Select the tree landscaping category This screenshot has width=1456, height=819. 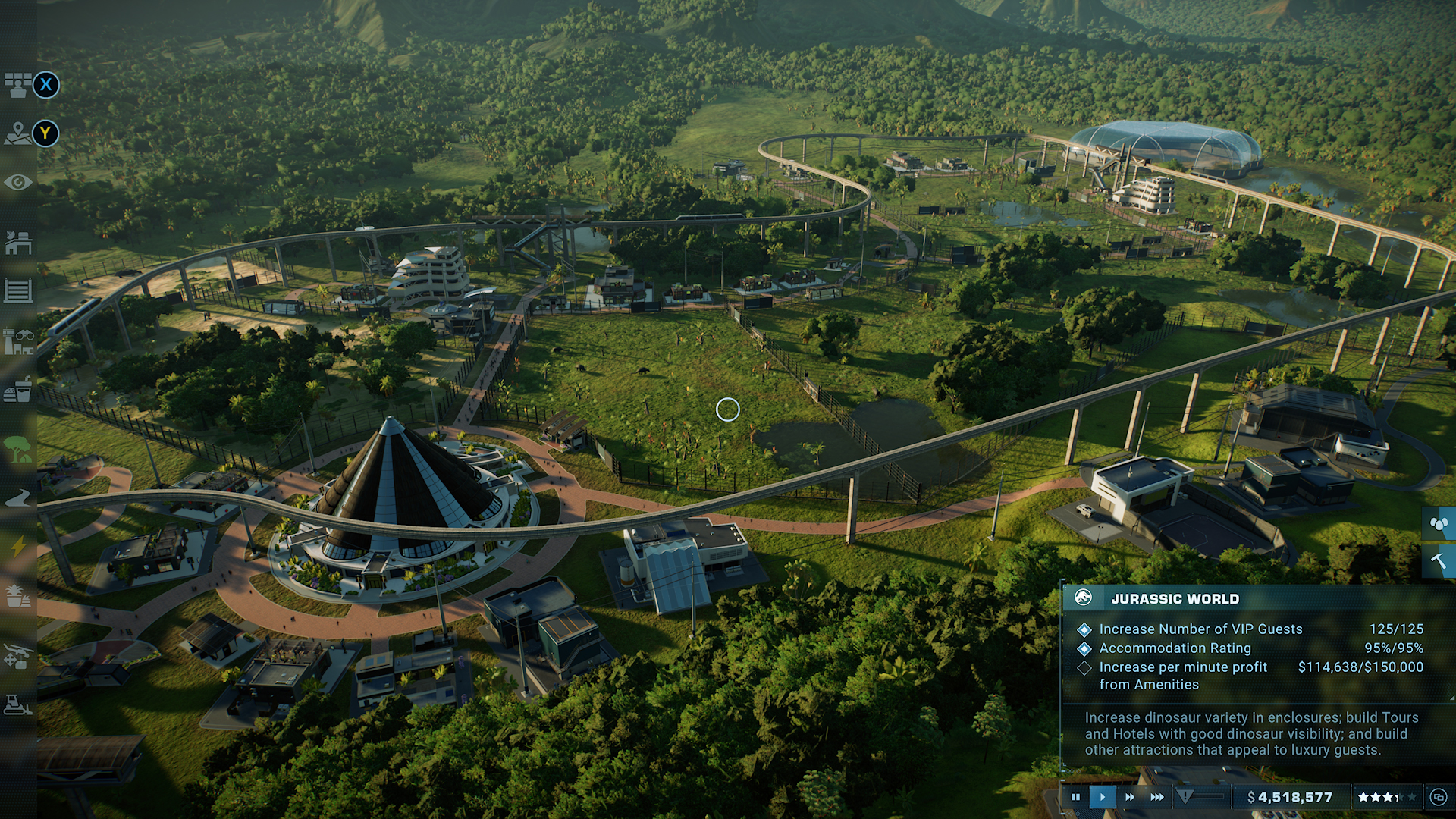click(x=18, y=449)
